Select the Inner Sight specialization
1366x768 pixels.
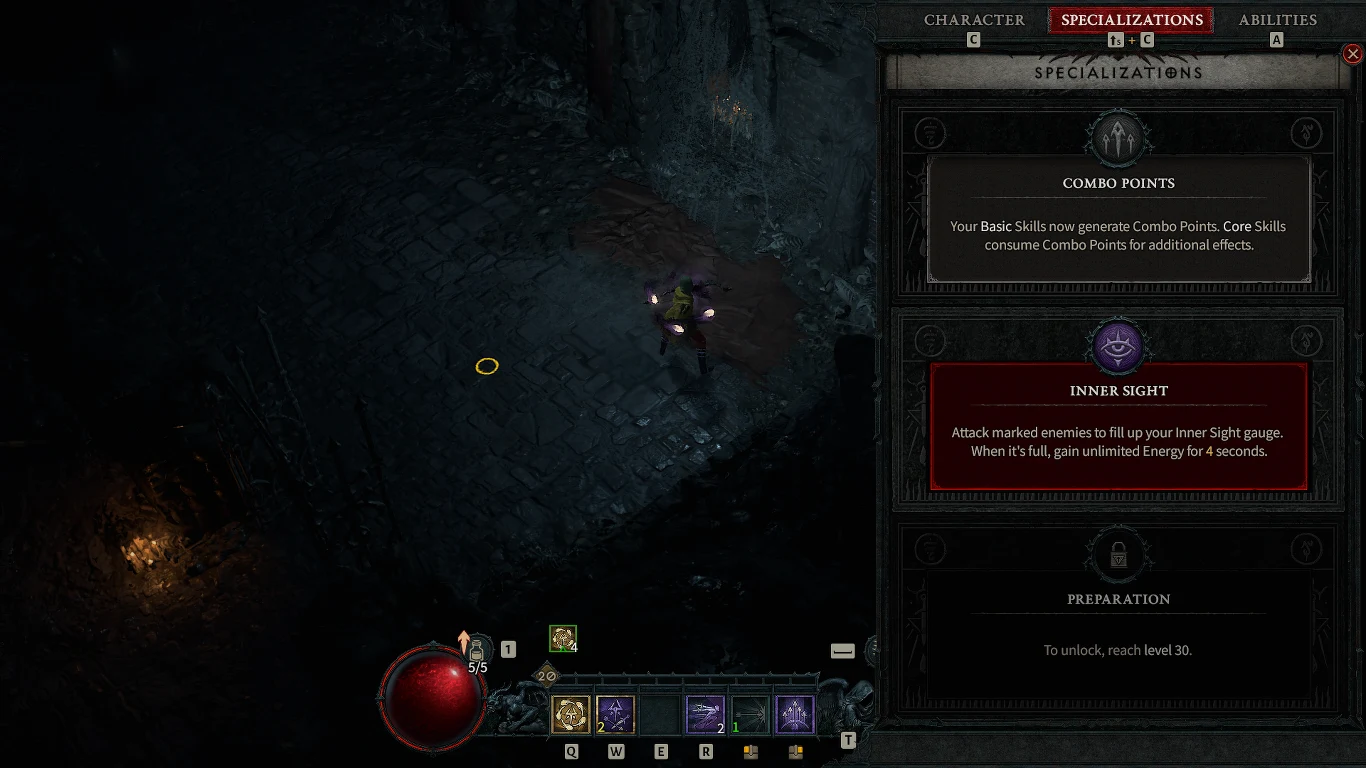[1118, 425]
